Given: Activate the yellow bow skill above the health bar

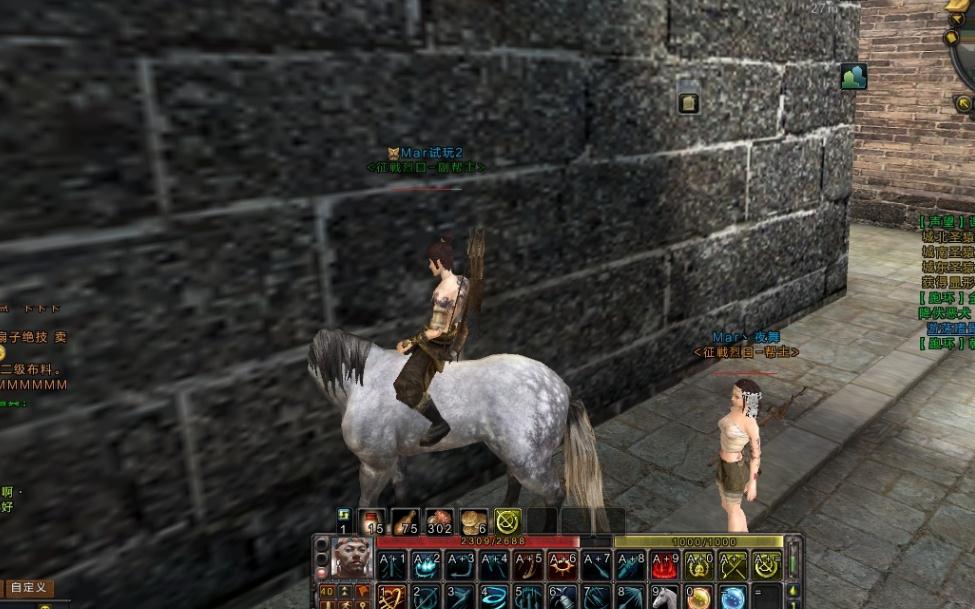Looking at the screenshot, I should tap(507, 521).
